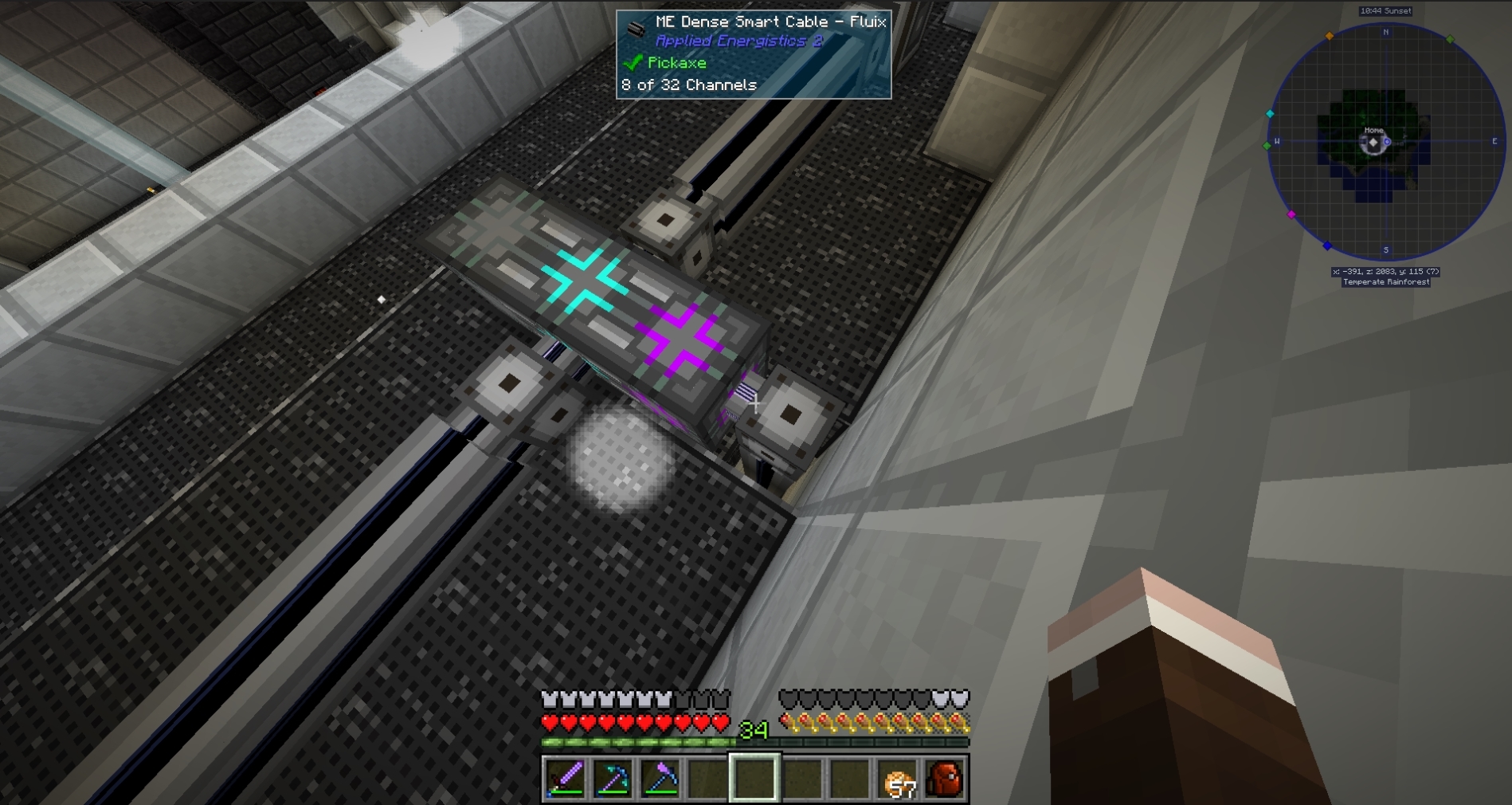This screenshot has height=805, width=1512.
Task: Click the '10:44 Sunset' label above the minimap
Action: [1385, 11]
